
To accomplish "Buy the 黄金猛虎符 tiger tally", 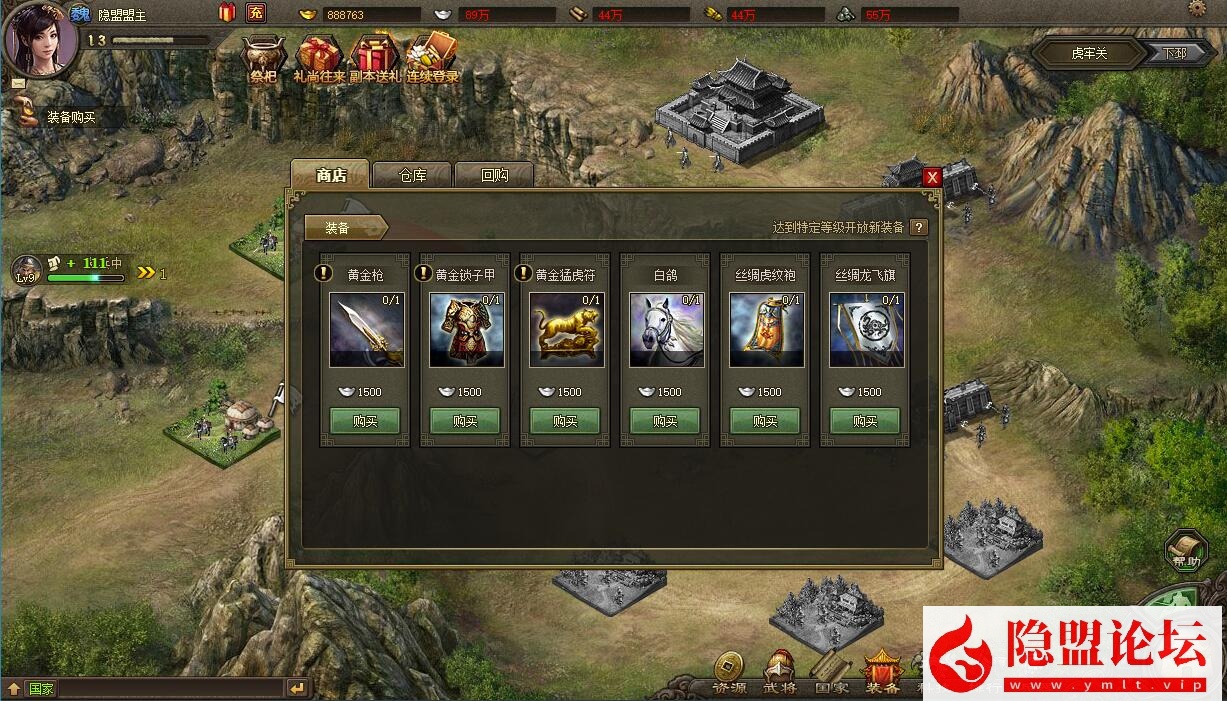I will click(x=565, y=421).
